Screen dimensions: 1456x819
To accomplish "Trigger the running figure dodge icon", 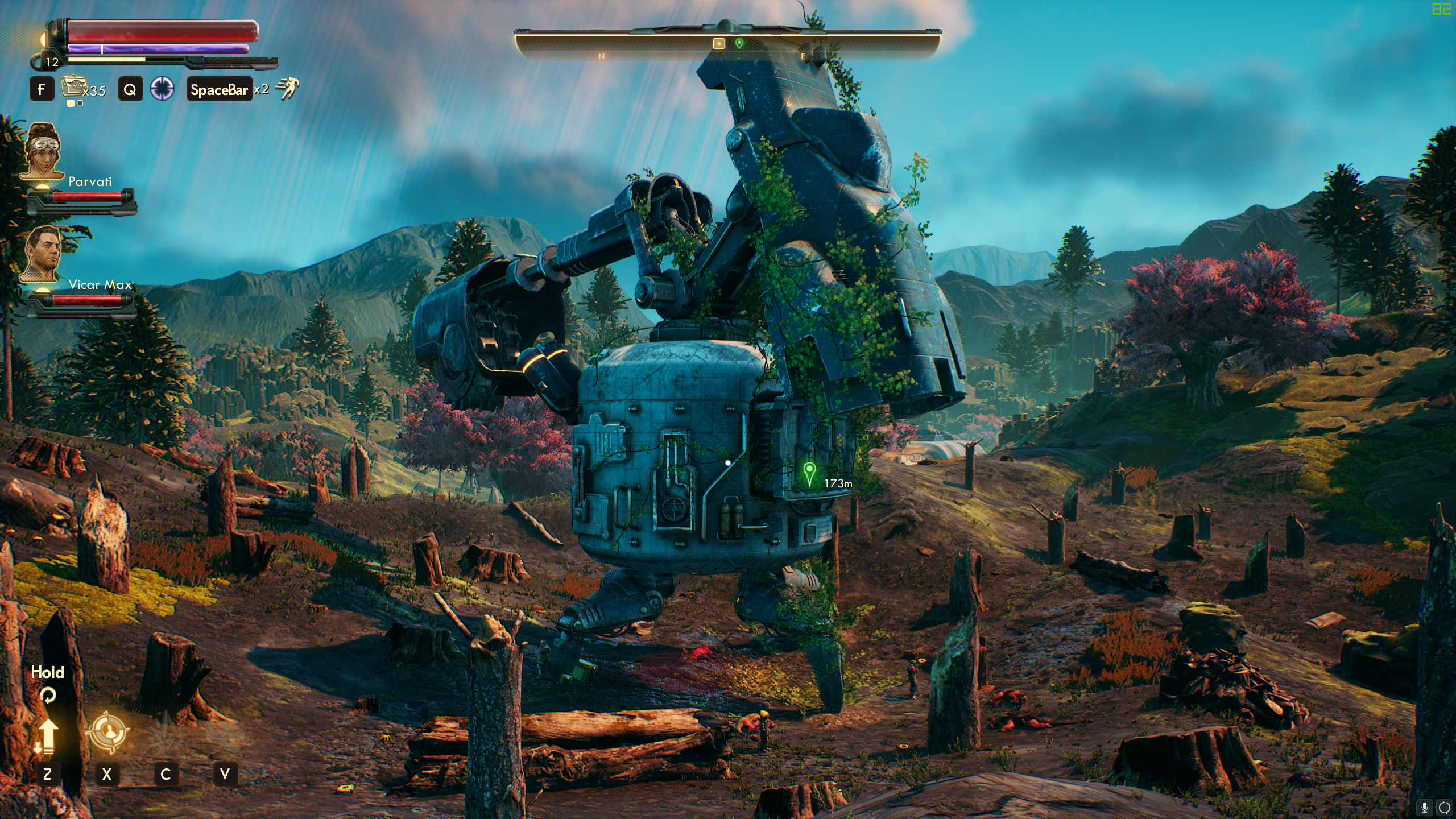I will pos(287,89).
